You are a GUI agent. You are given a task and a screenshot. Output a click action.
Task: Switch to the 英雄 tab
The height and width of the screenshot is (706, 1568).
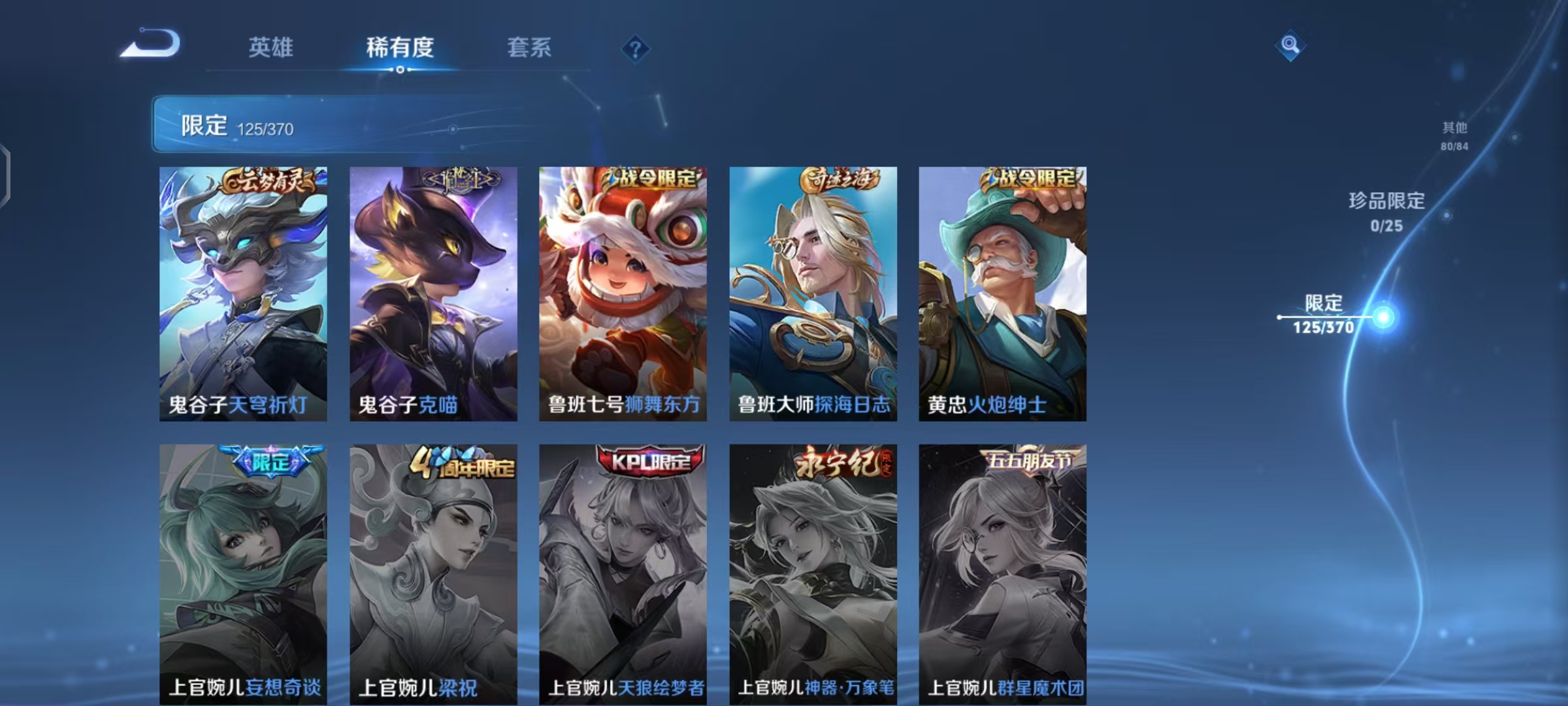(x=270, y=48)
